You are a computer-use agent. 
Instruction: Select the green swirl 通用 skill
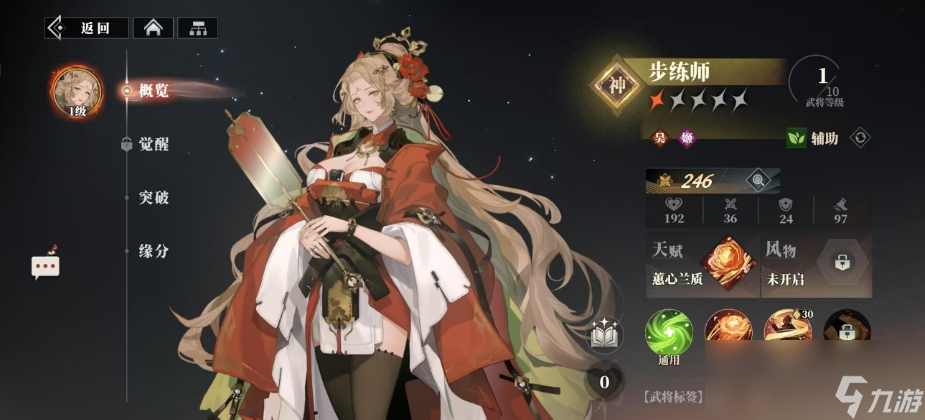point(668,331)
